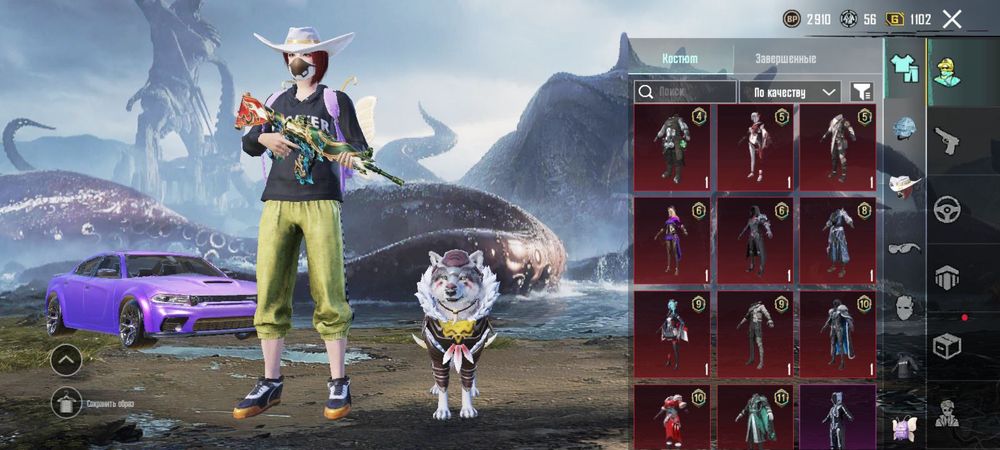
Task: Toggle the funnel filter button
Action: point(861,92)
